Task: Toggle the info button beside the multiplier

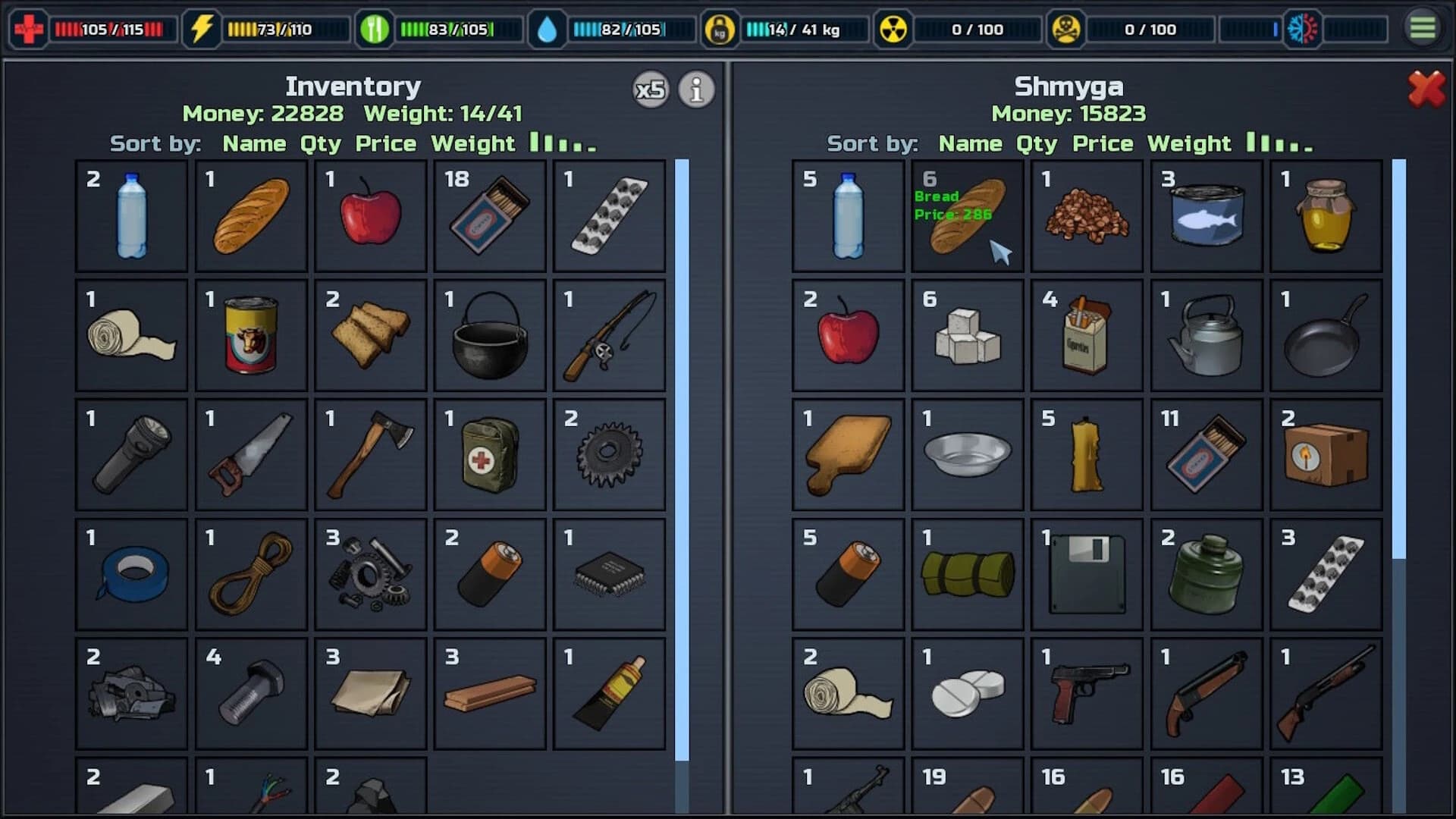Action: tap(695, 89)
